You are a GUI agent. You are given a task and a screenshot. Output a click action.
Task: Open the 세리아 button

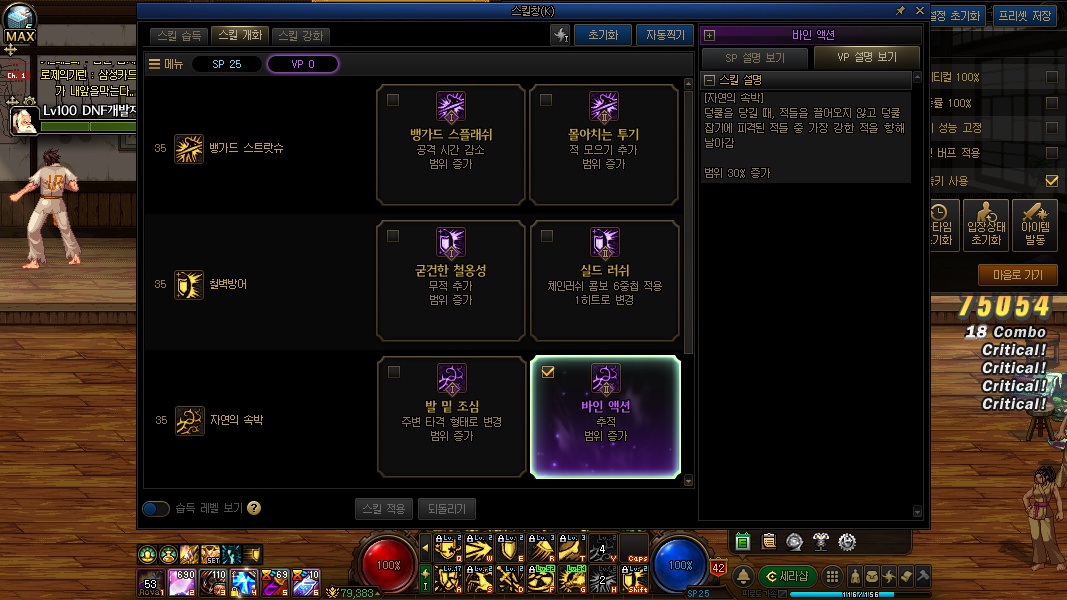click(787, 576)
